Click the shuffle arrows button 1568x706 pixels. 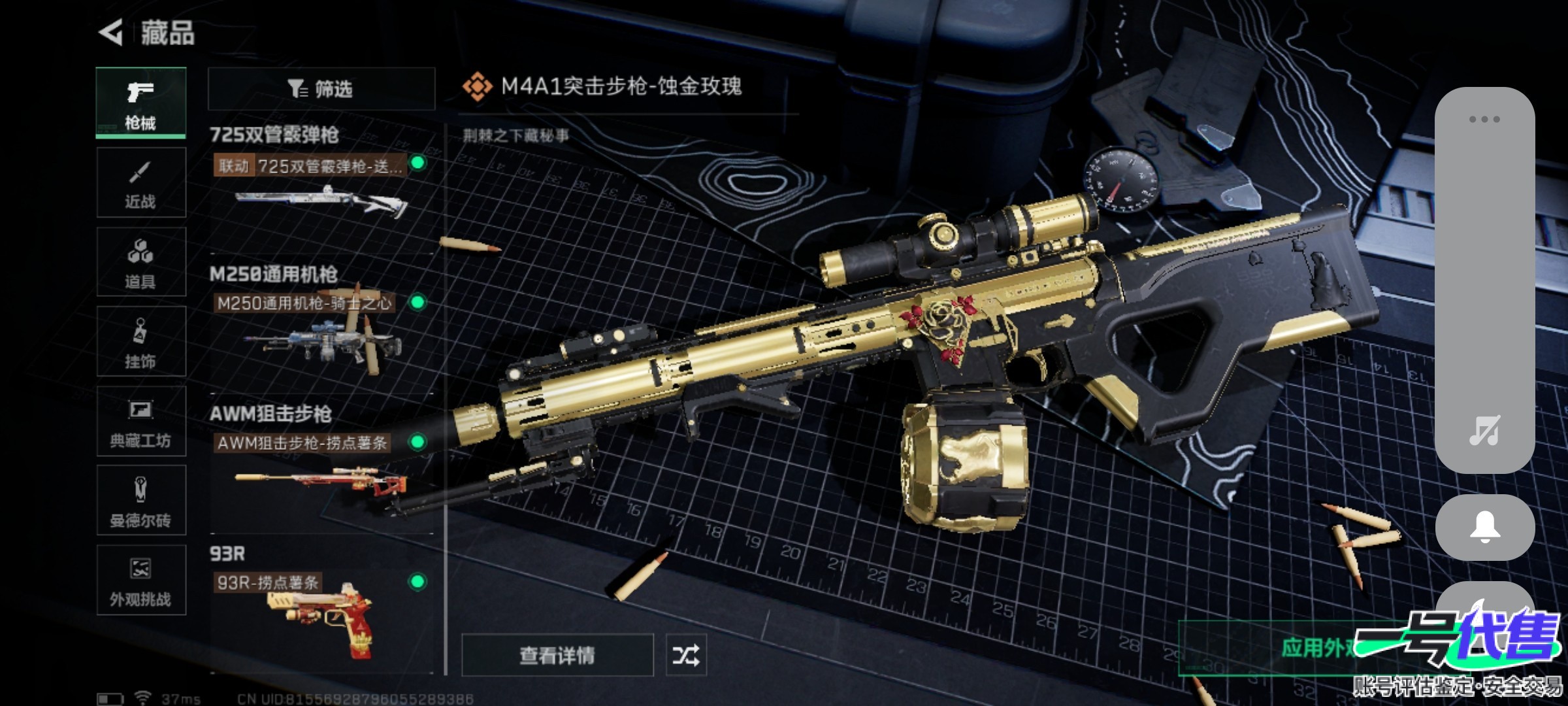(685, 655)
